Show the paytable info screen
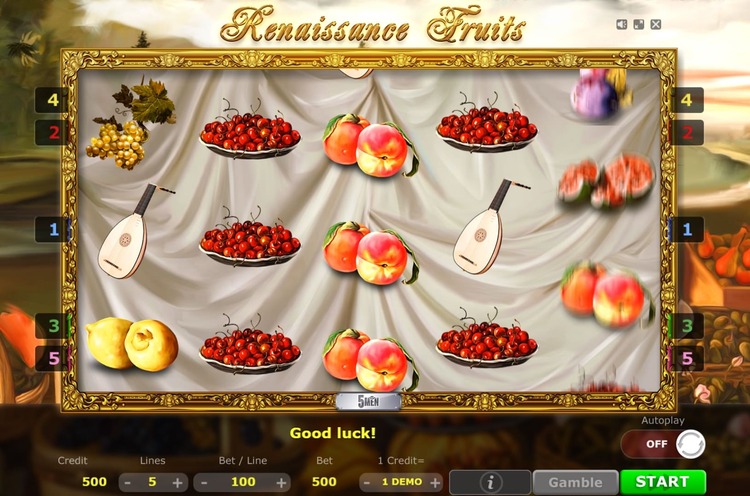This screenshot has height=496, width=750. tap(489, 482)
